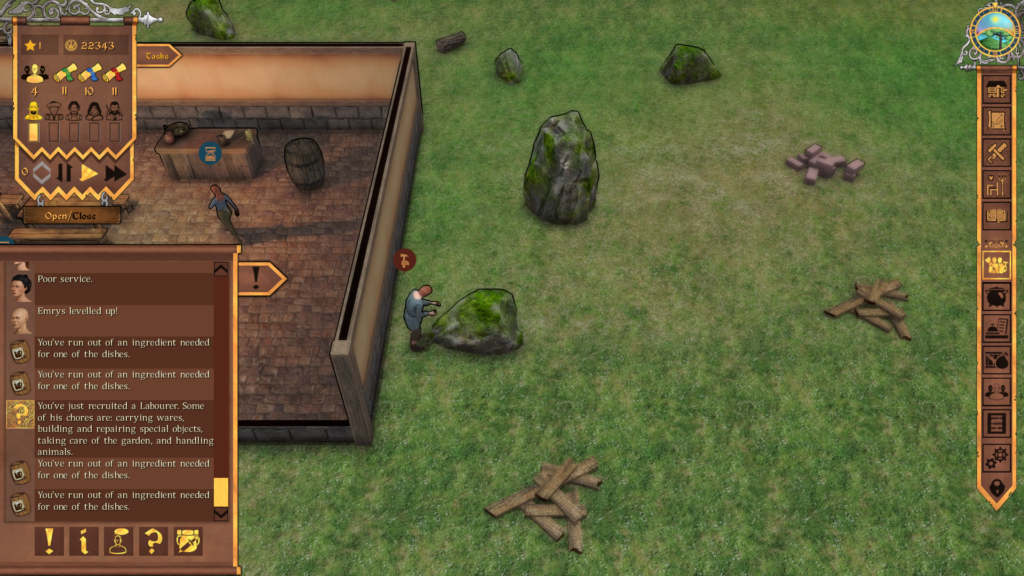Filter messages by exclamation alert button
This screenshot has height=576, width=1024.
(49, 541)
